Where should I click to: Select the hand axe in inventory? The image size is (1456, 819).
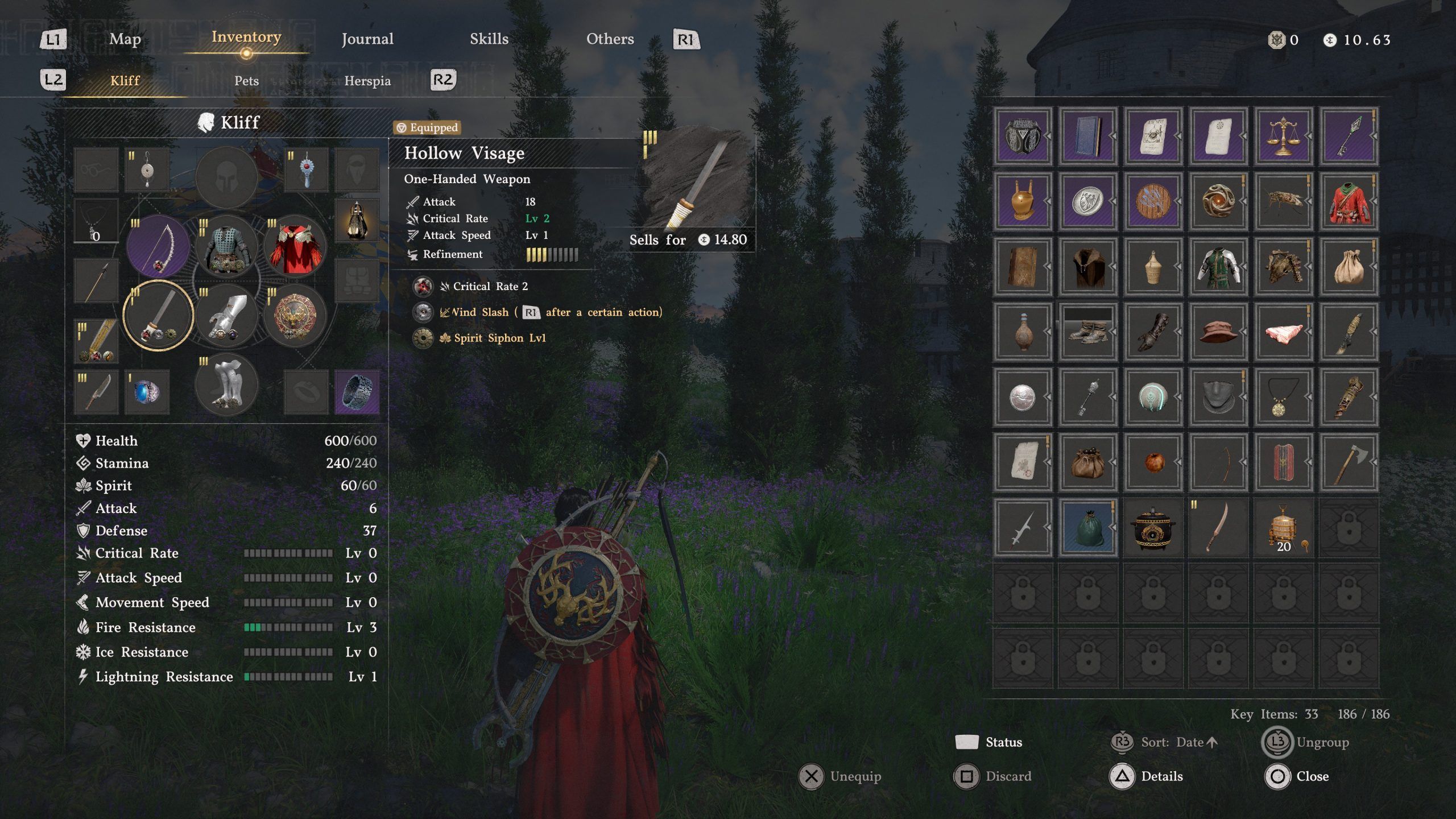(1349, 462)
